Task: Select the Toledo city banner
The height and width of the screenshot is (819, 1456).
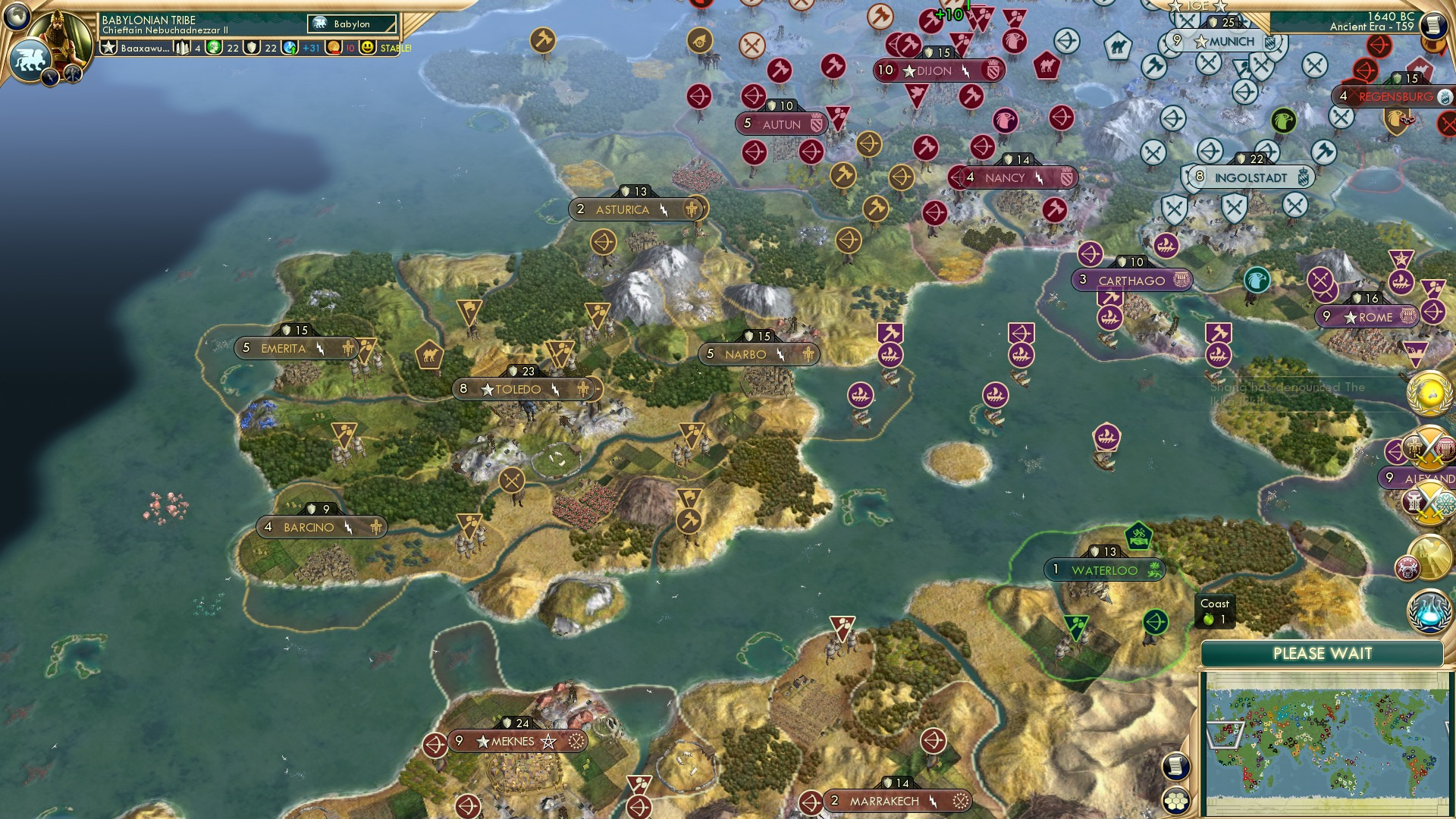Action: click(525, 388)
